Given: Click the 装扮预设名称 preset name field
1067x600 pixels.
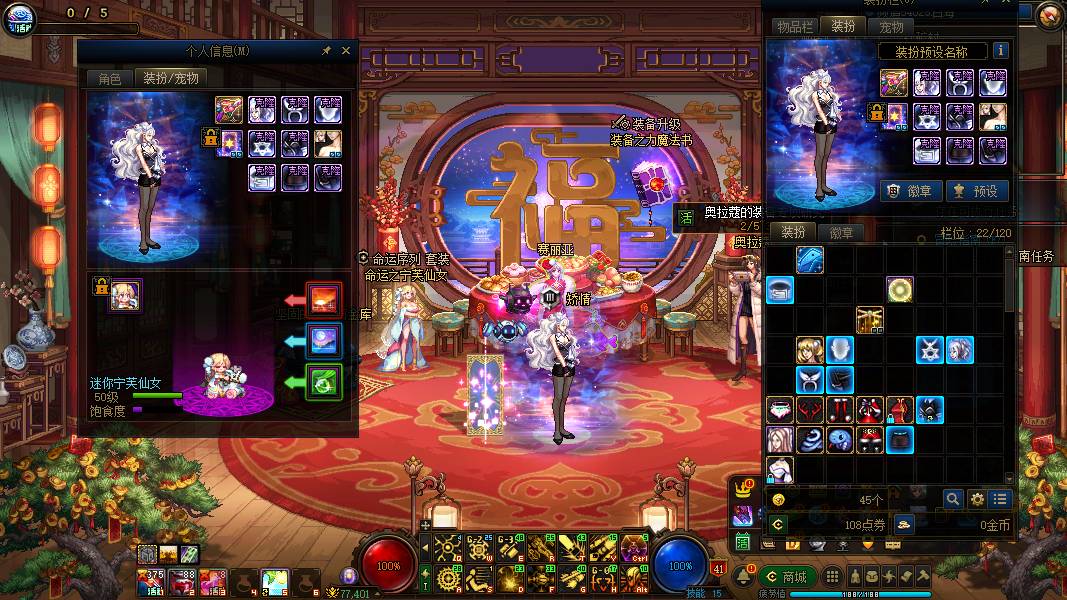Looking at the screenshot, I should pyautogui.click(x=933, y=51).
